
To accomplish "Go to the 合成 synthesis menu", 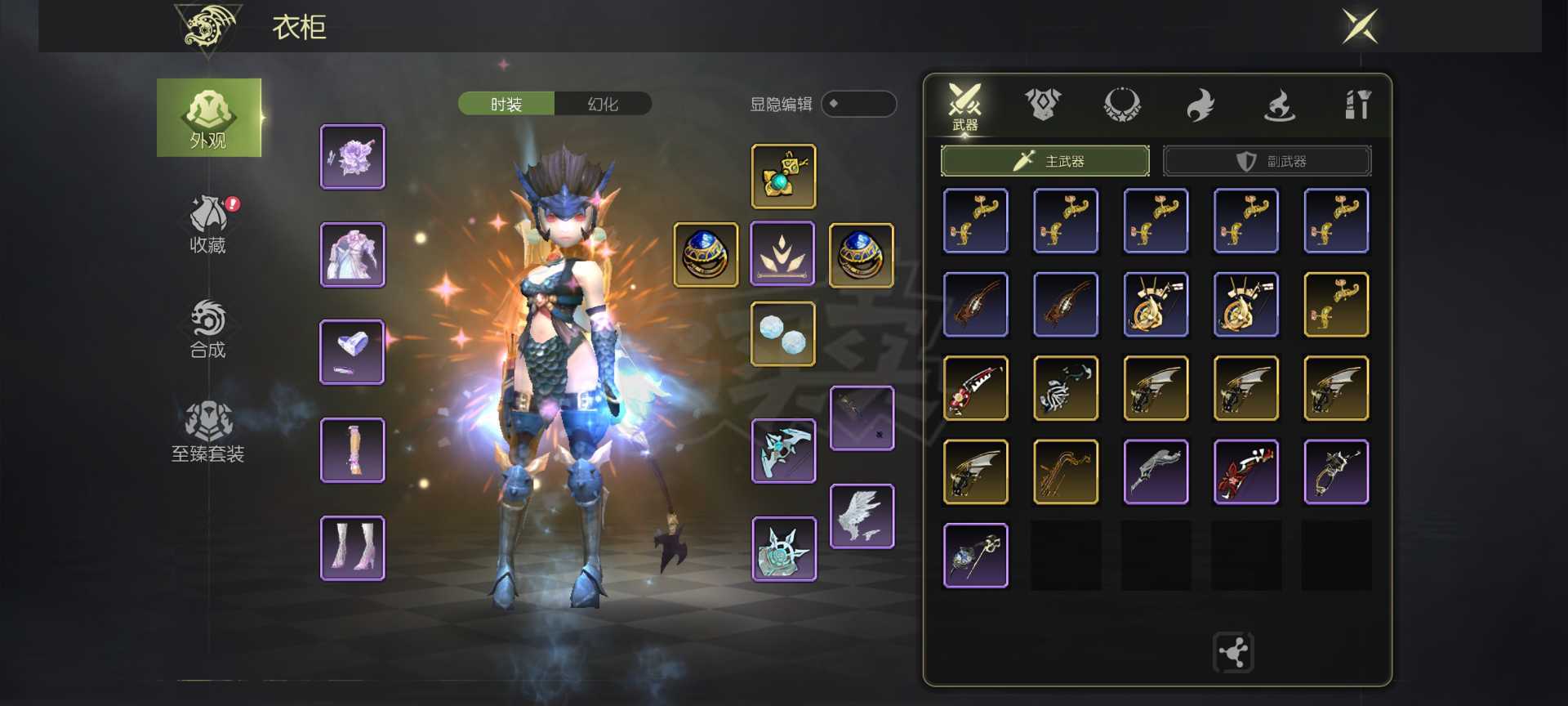I will pos(207,328).
